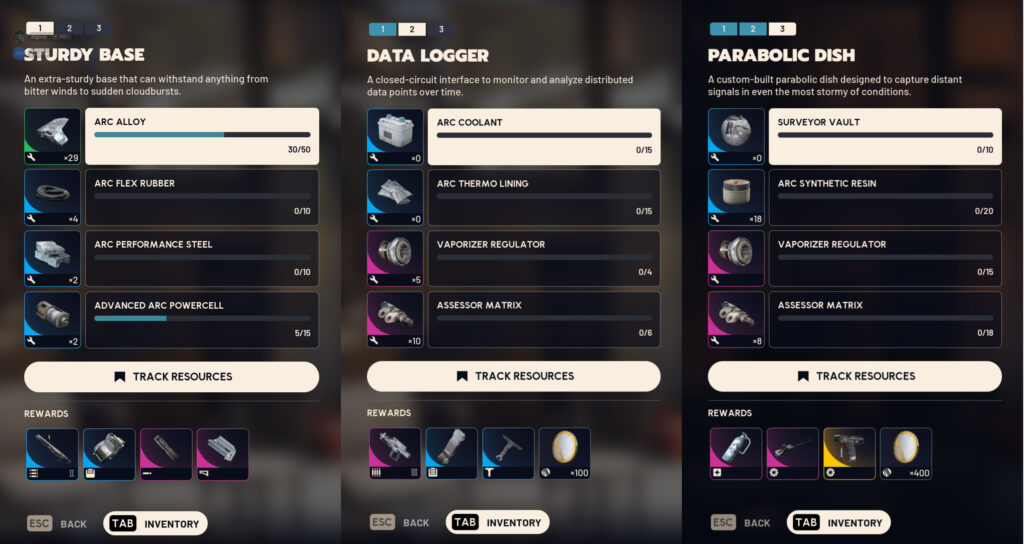Click the Advanced ARC Powercell item icon
Screen dimensions: 1024x544
click(x=52, y=319)
